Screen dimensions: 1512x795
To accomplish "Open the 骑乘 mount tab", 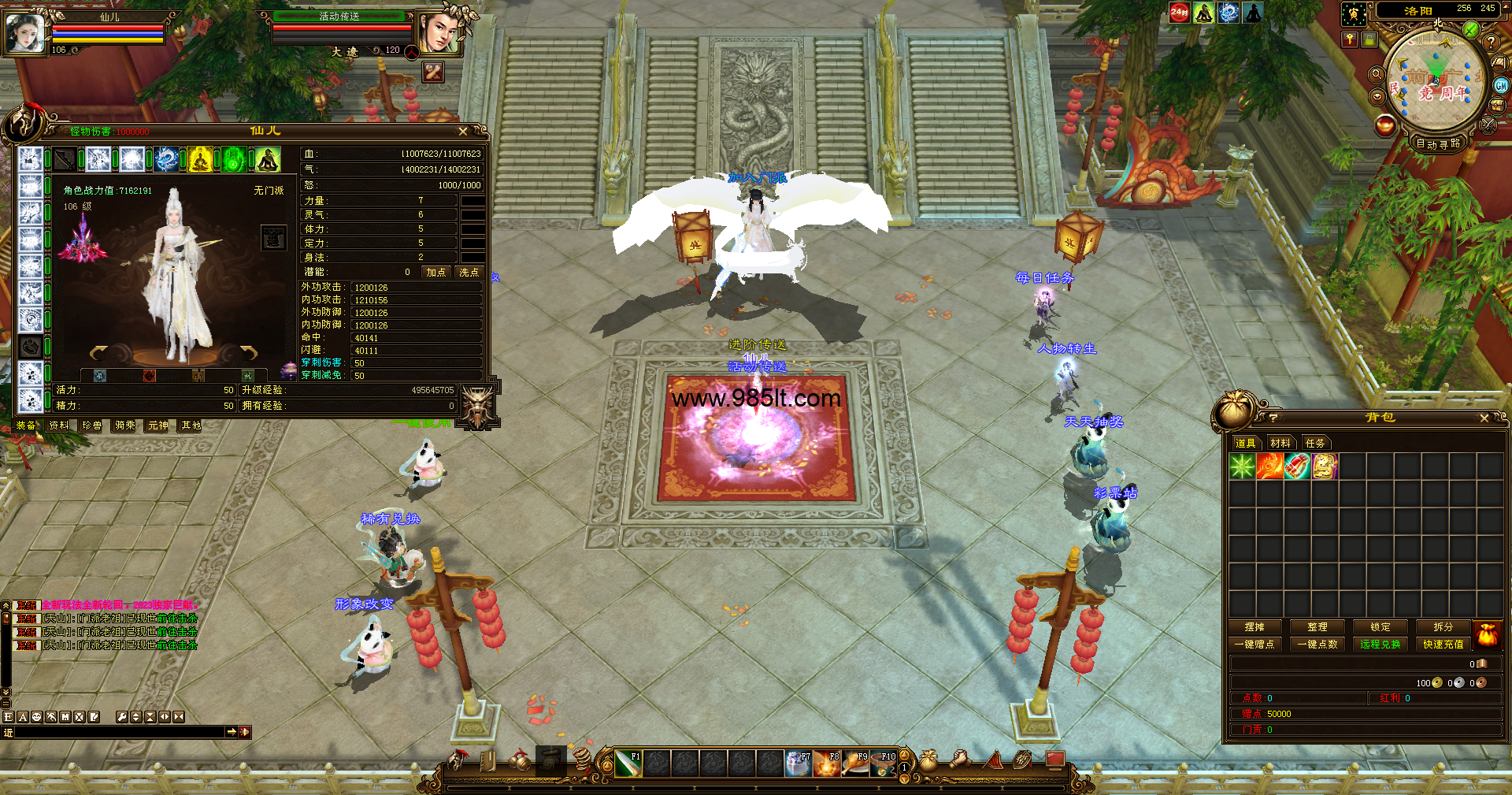I will pos(125,425).
